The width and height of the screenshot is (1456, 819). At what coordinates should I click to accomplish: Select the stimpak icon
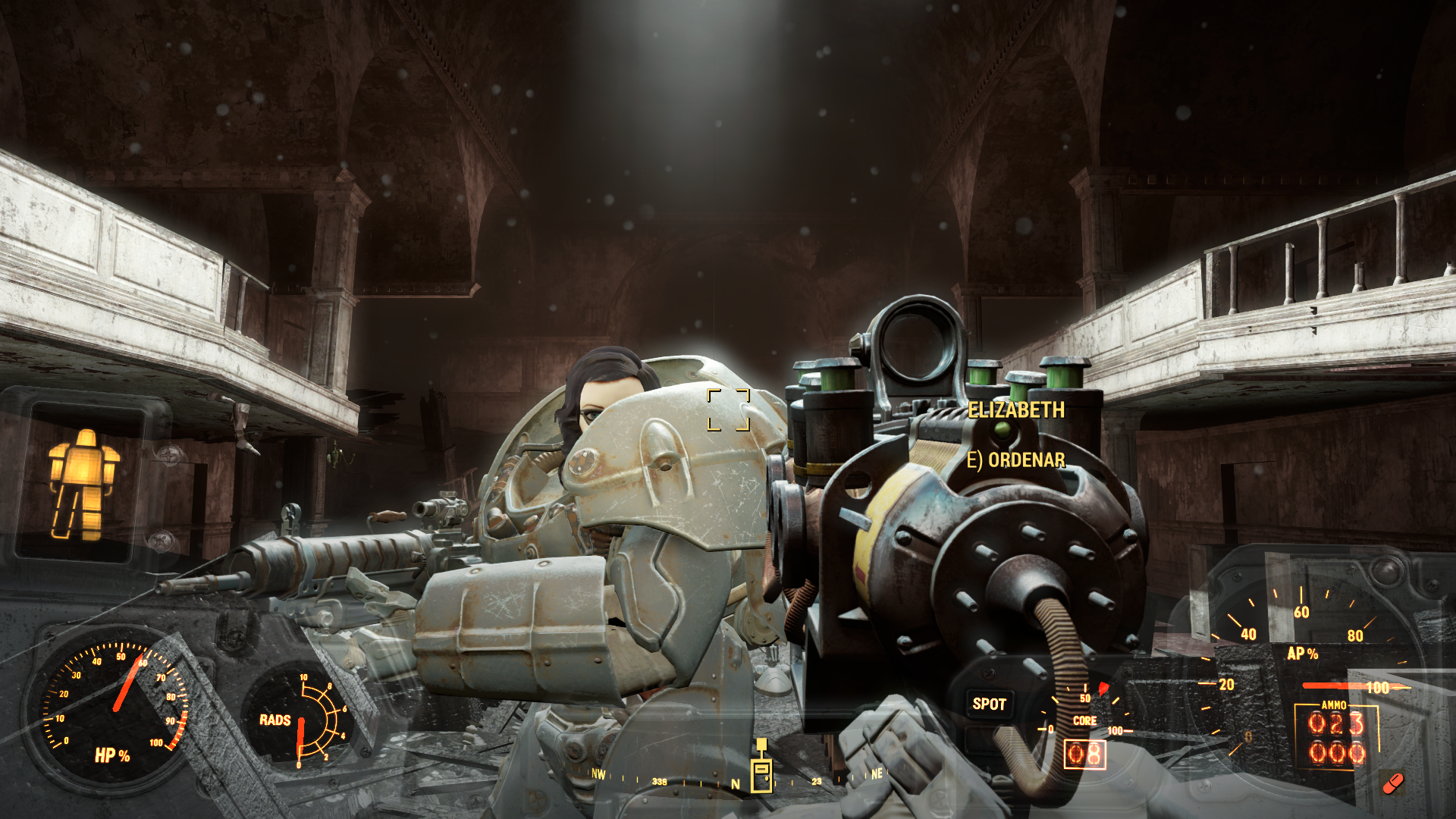point(1393,783)
